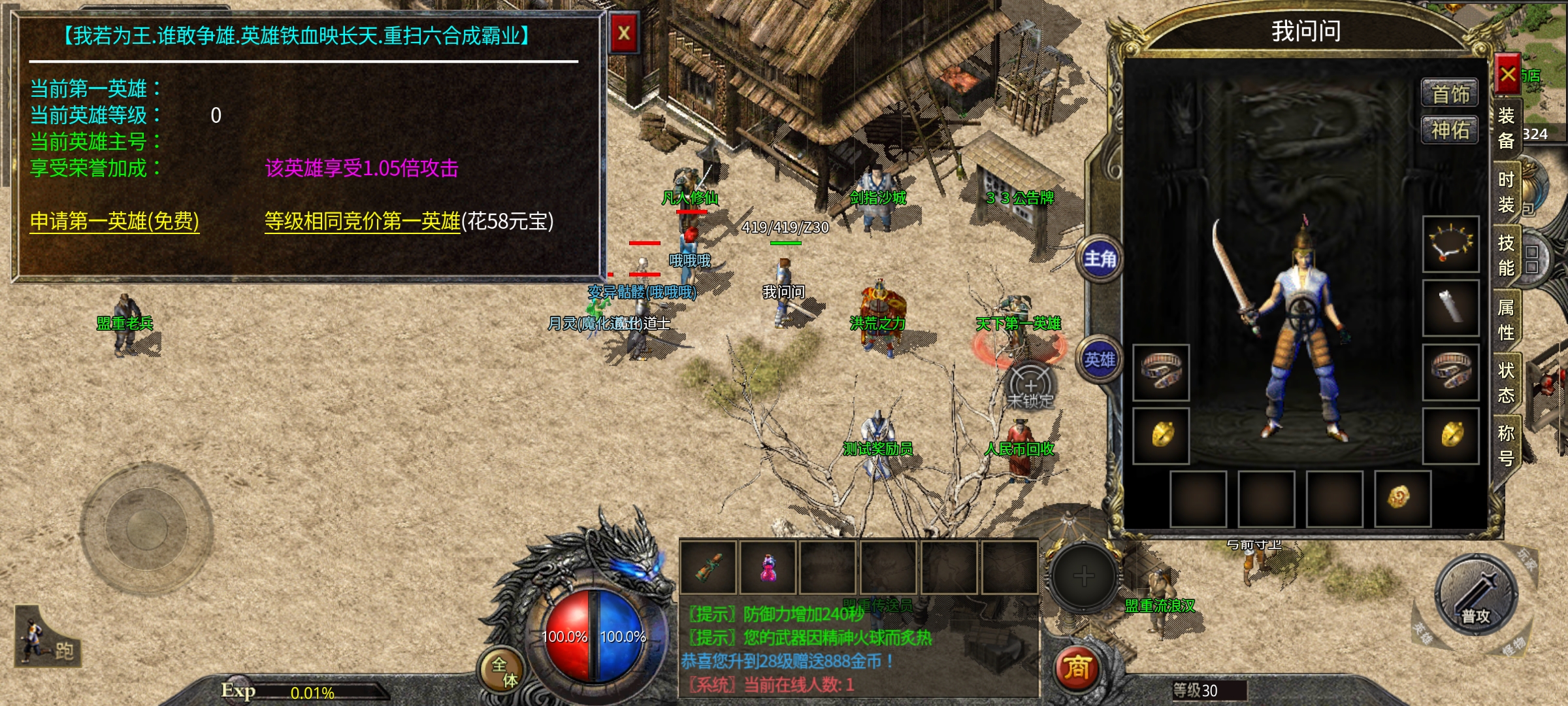Use the pink potion in the hotbar

coord(768,567)
